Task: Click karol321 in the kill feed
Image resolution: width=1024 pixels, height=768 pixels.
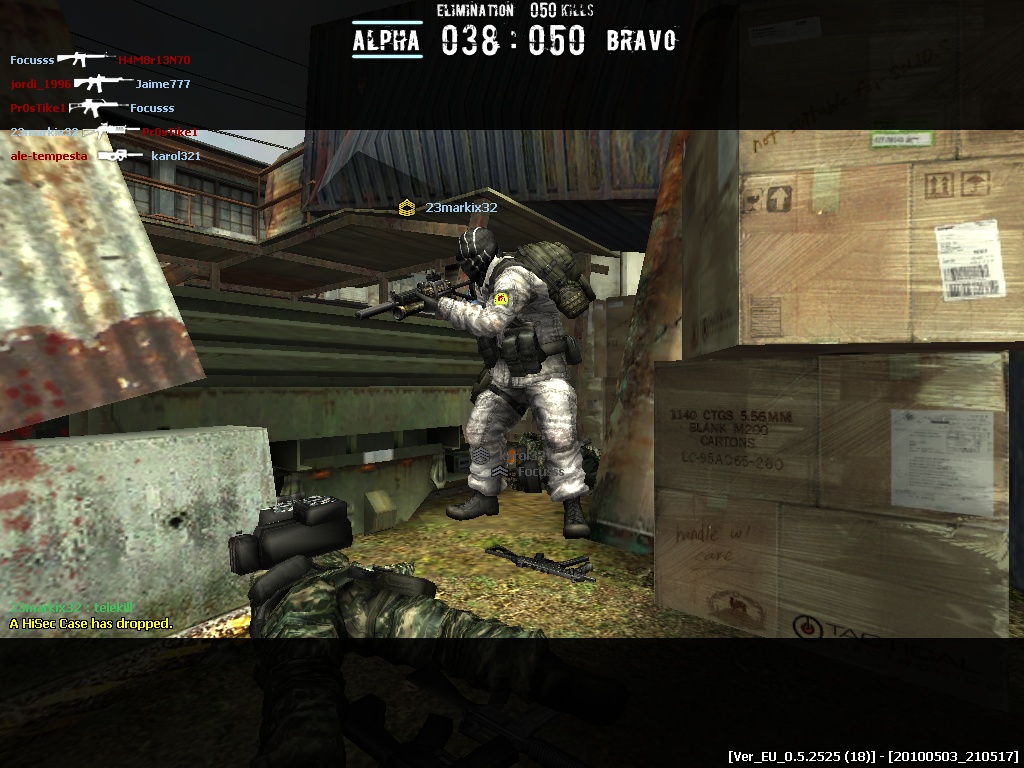Action: [x=176, y=156]
